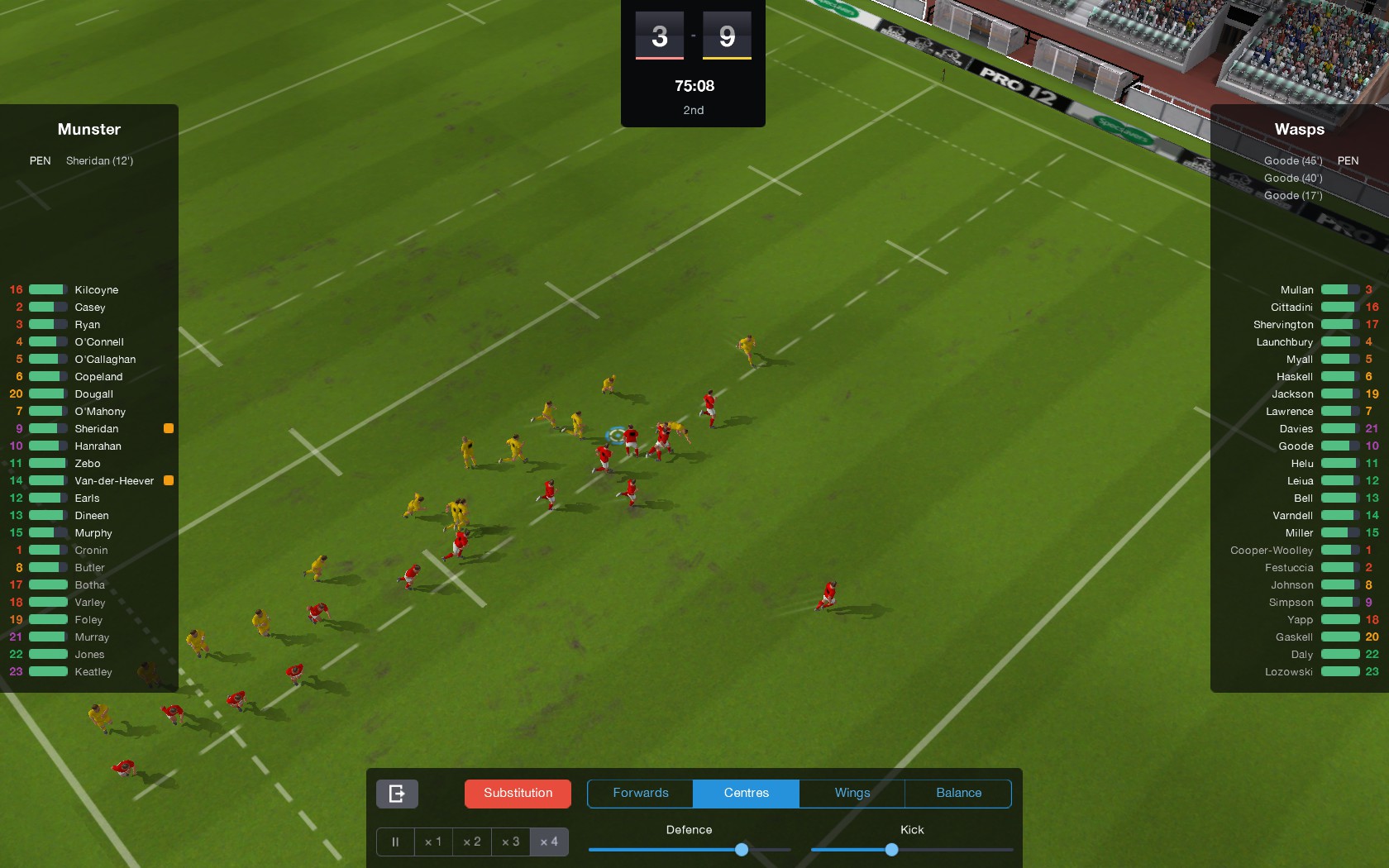Image resolution: width=1389 pixels, height=868 pixels.
Task: Click Zebo in the Munster lineup
Action: [x=89, y=464]
